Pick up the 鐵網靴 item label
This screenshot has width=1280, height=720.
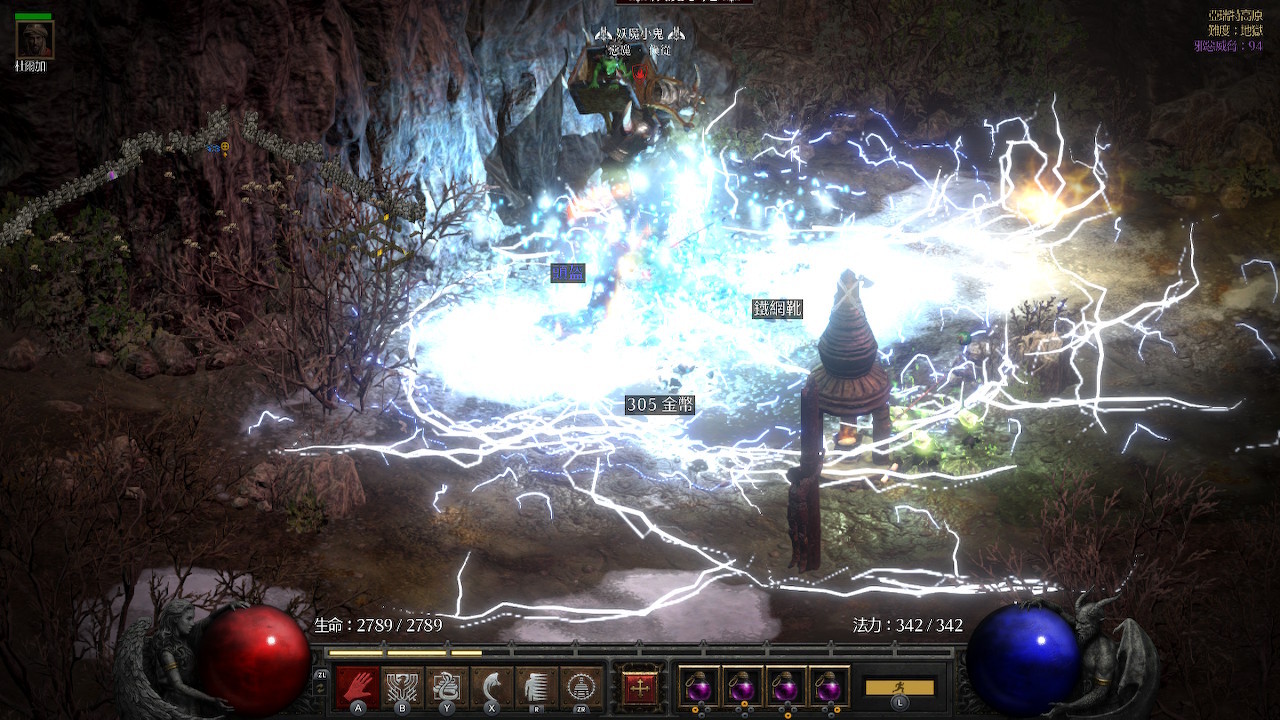coord(777,309)
